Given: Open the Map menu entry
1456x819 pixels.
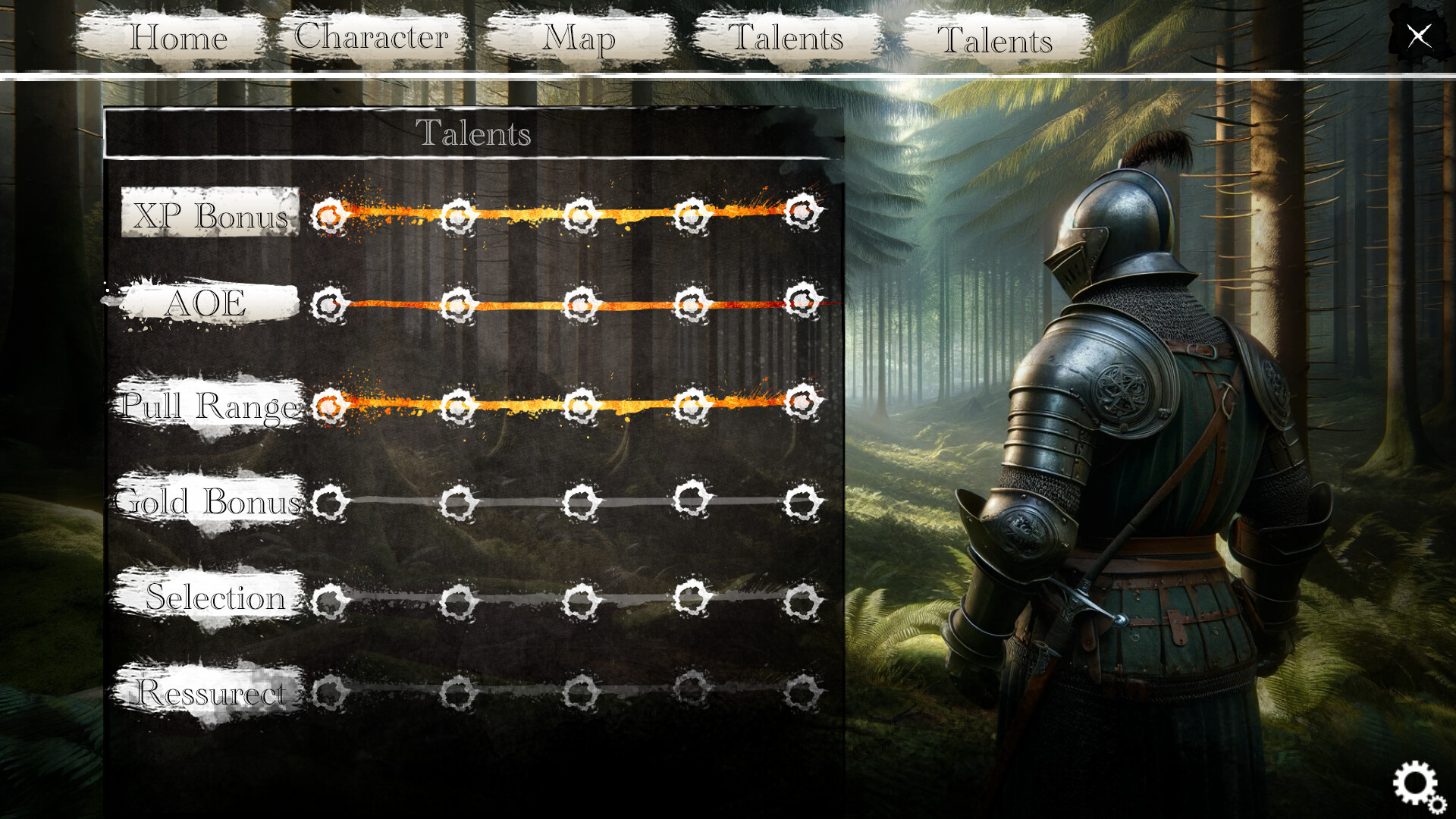Looking at the screenshot, I should click(x=579, y=39).
